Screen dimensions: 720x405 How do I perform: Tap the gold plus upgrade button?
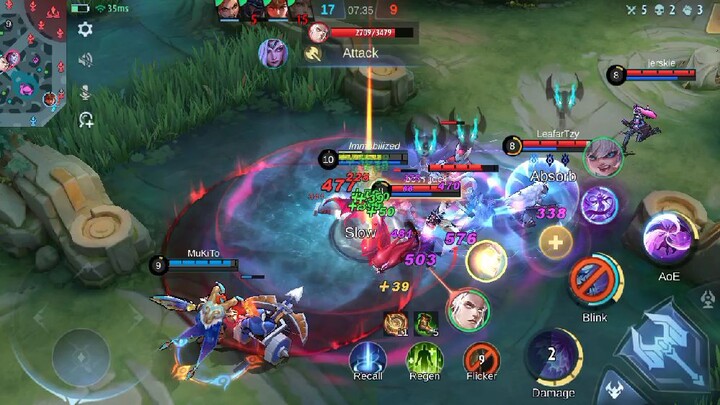point(555,240)
